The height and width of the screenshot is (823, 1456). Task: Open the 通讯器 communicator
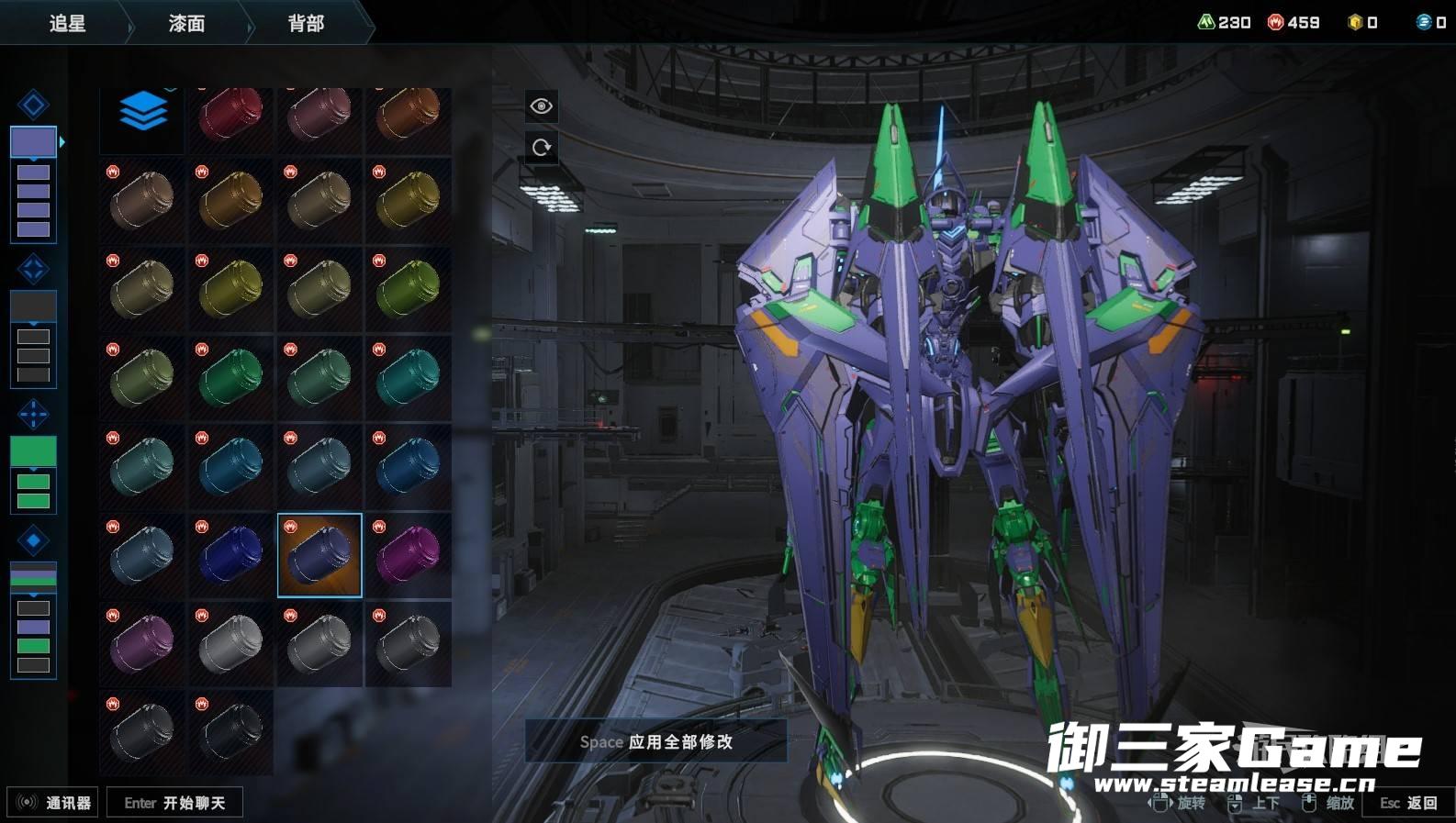pyautogui.click(x=53, y=803)
